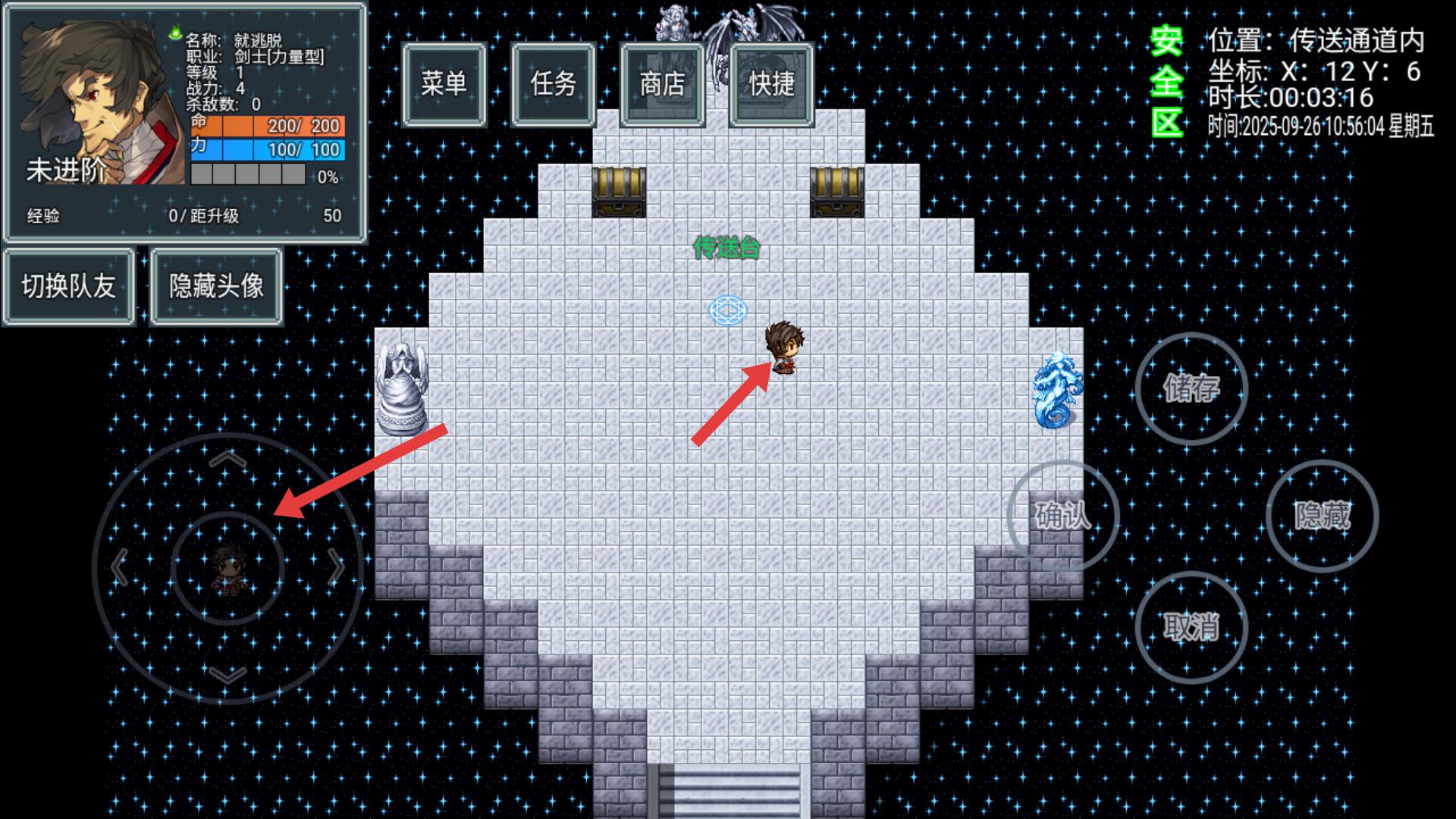
Task: Tap the virtual joystick down arrow
Action: click(x=227, y=674)
